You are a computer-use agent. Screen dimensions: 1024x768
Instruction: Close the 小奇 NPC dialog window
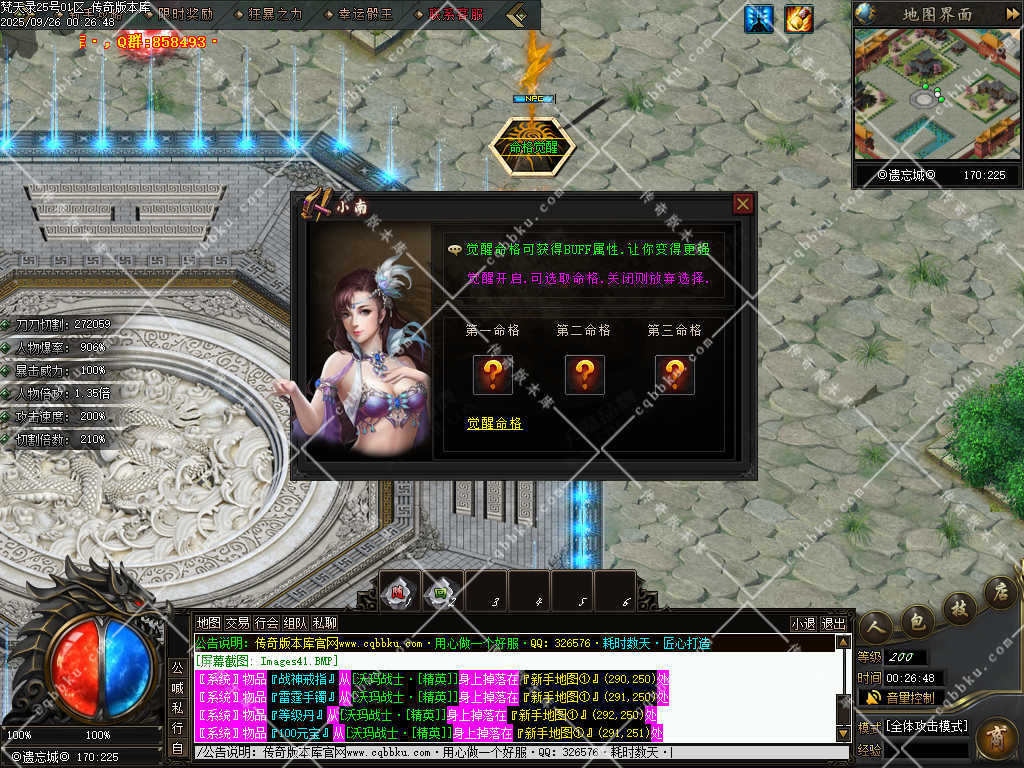coord(742,204)
